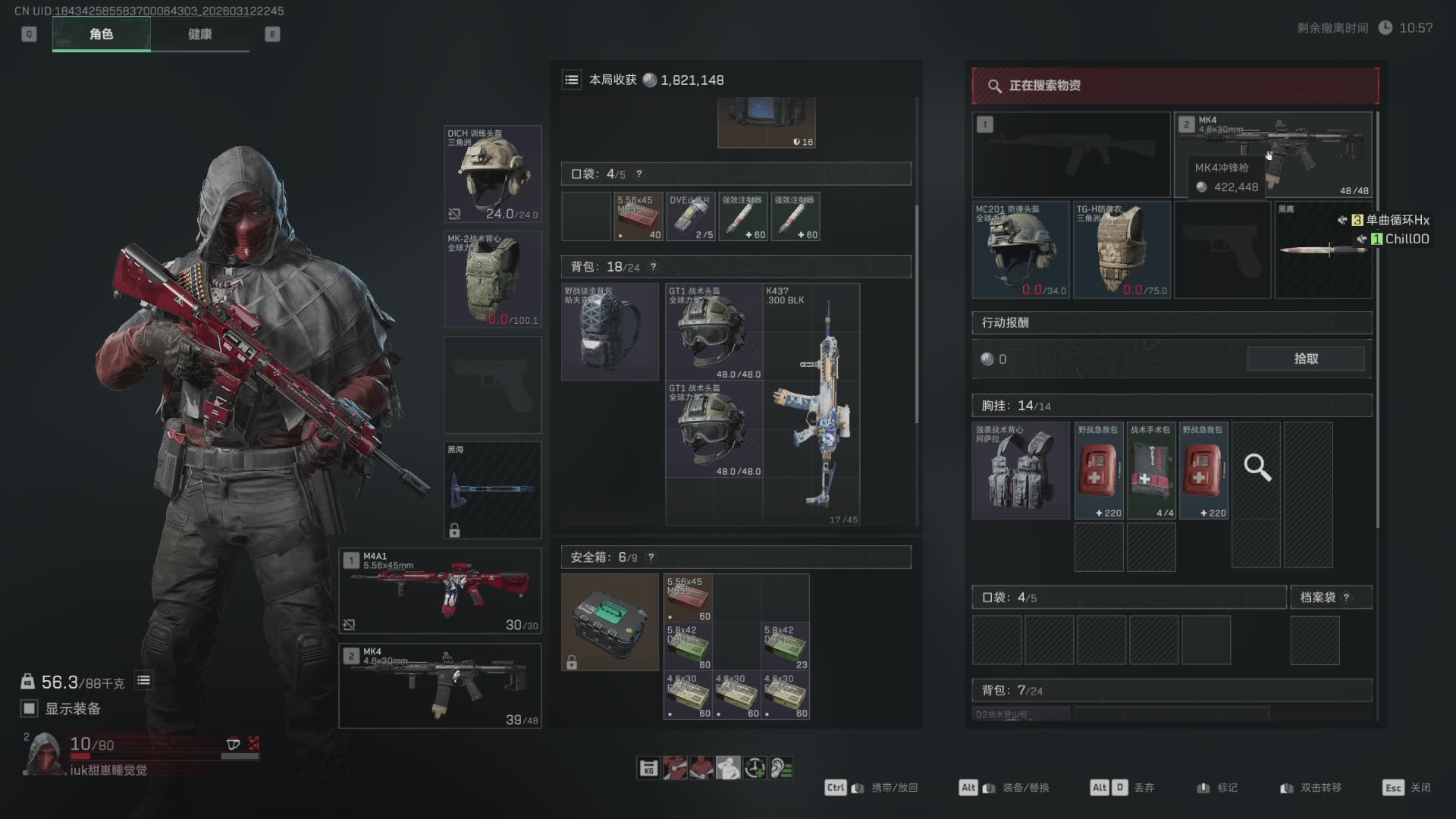This screenshot has width=1456, height=819.
Task: Select the MK4 submachine gun loot slot
Action: tap(1272, 155)
